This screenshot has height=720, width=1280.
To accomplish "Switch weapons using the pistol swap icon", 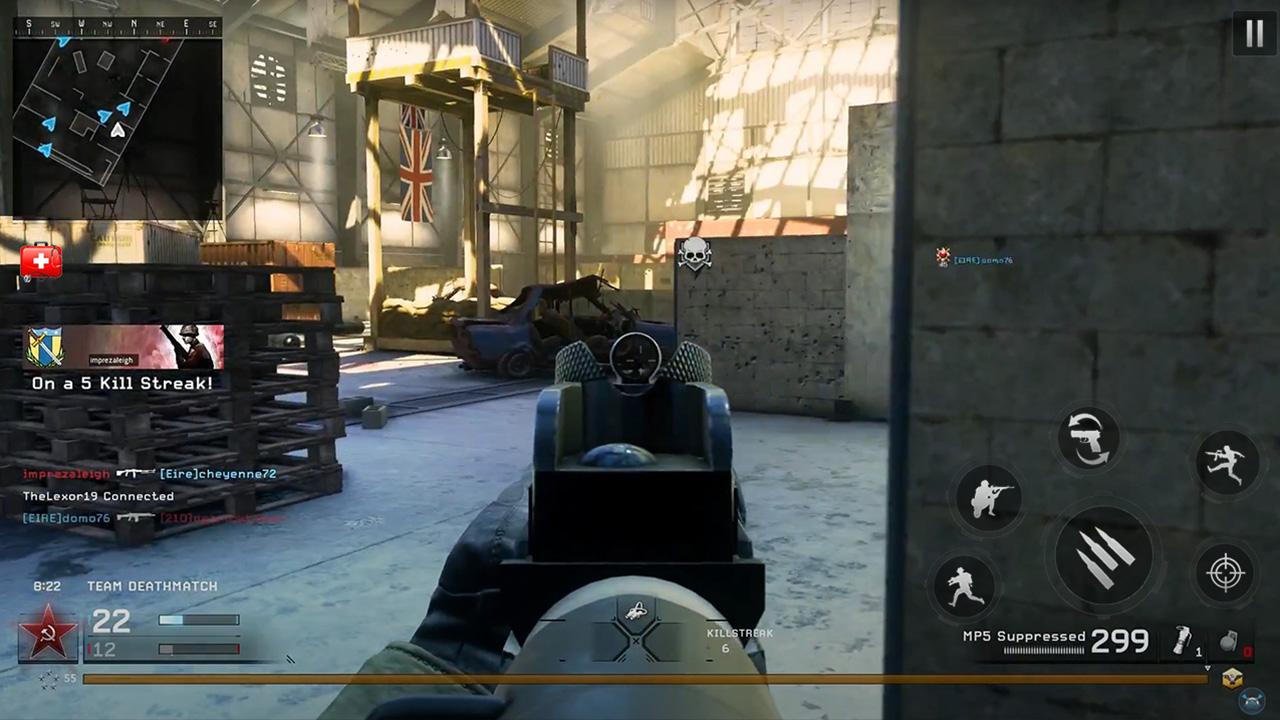I will tap(1088, 437).
